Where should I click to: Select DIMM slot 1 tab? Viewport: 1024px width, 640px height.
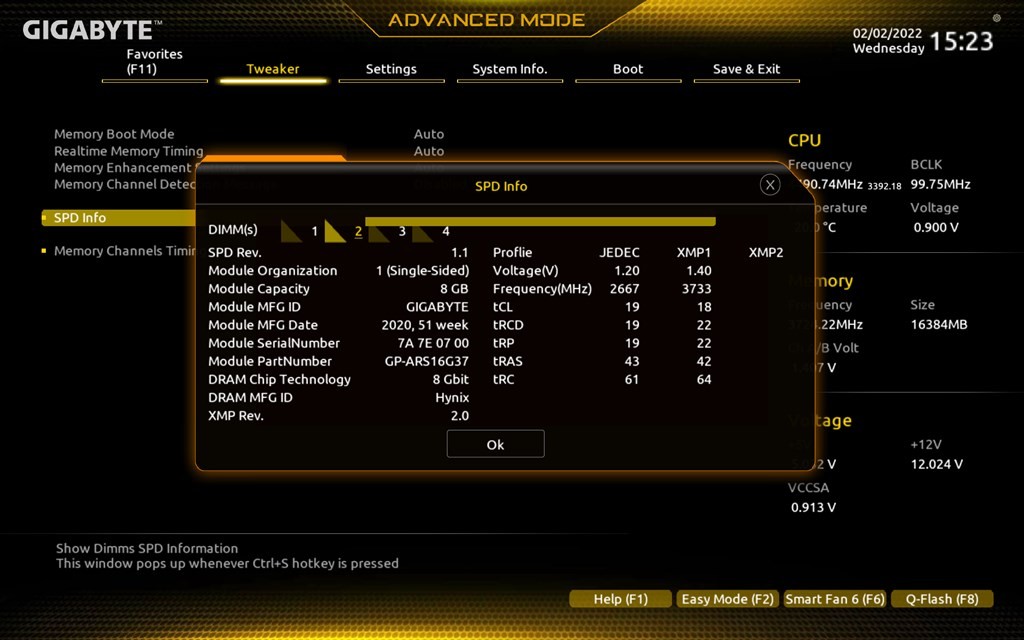pos(301,231)
